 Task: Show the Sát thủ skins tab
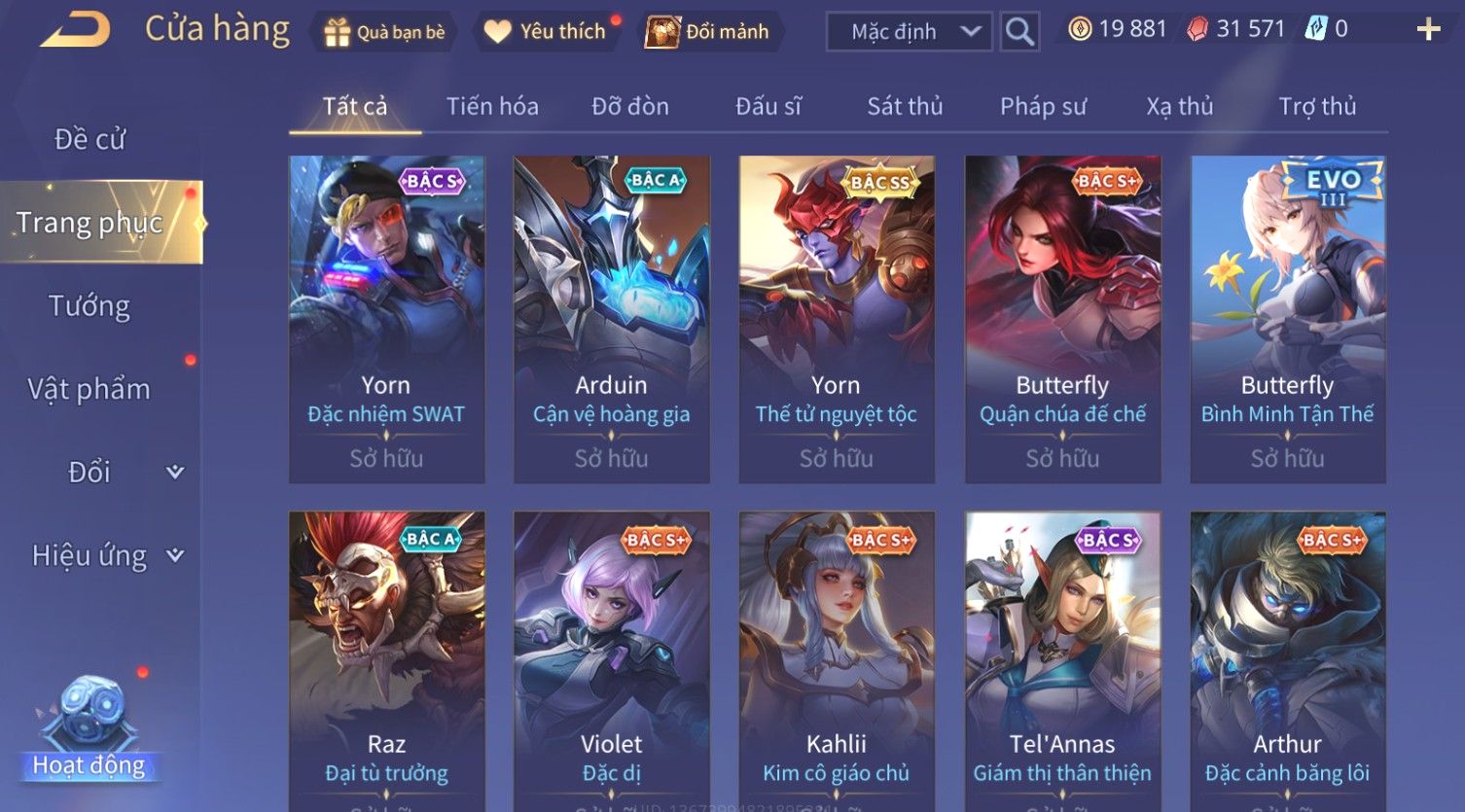(905, 106)
